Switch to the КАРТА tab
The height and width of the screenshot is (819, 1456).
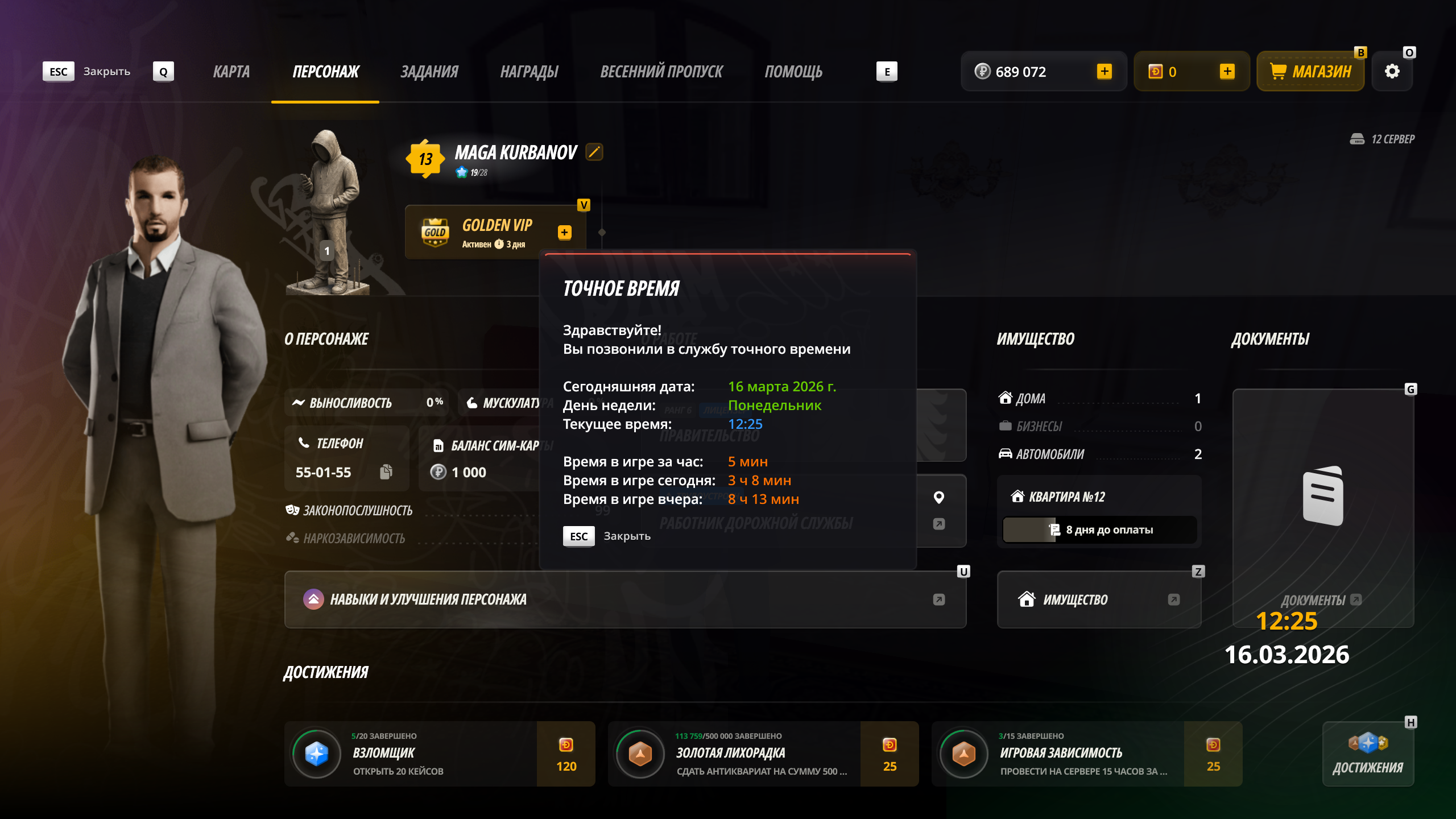coord(231,72)
